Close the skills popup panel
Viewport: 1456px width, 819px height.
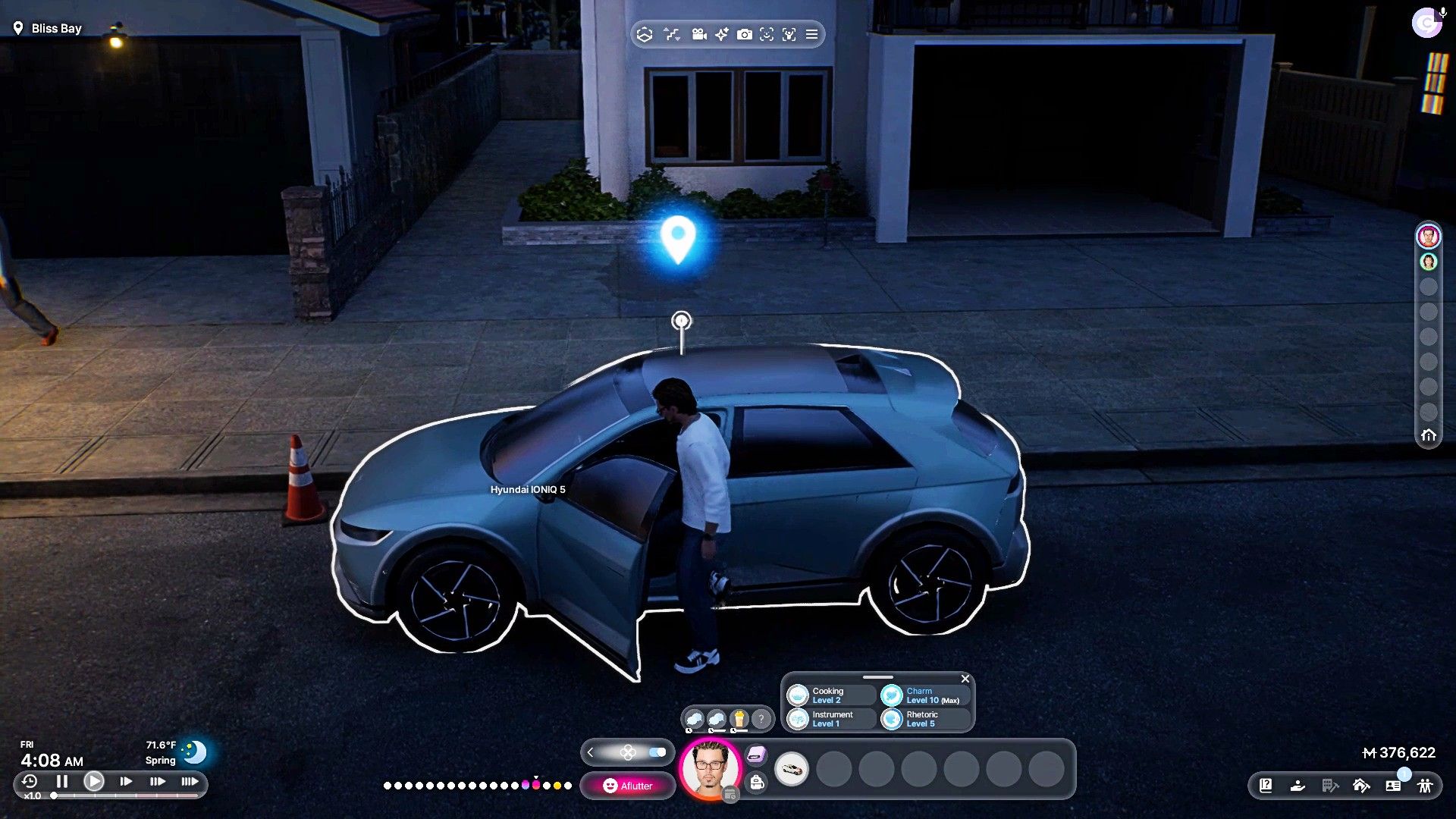[x=965, y=679]
